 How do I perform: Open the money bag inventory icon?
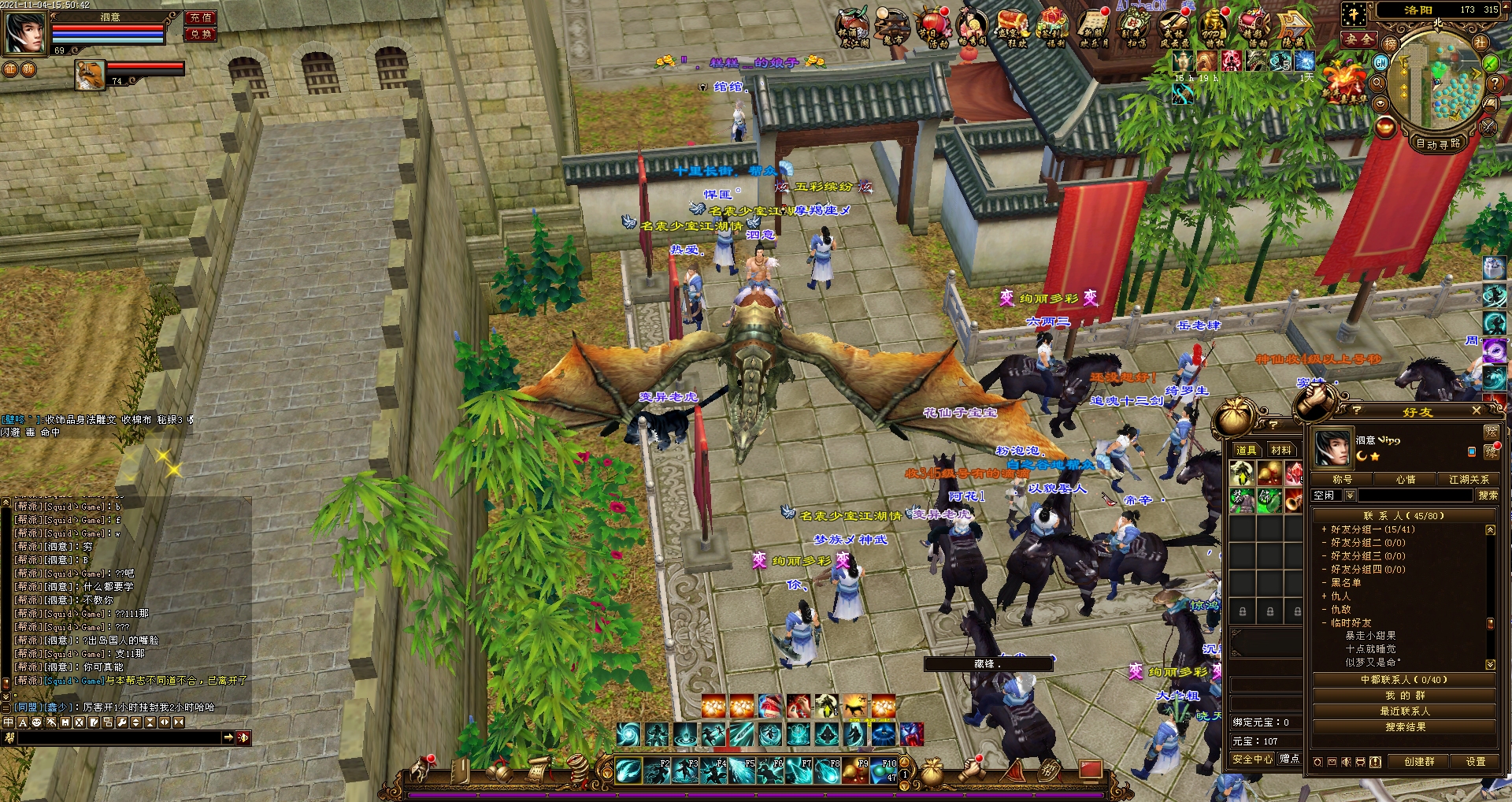click(932, 771)
